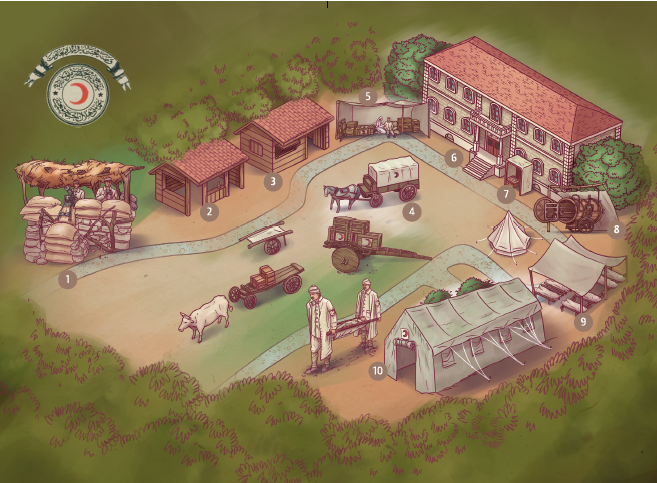Click numbered marker 2 at the small hut
Viewport: 657px width, 483px height.
[x=209, y=211]
